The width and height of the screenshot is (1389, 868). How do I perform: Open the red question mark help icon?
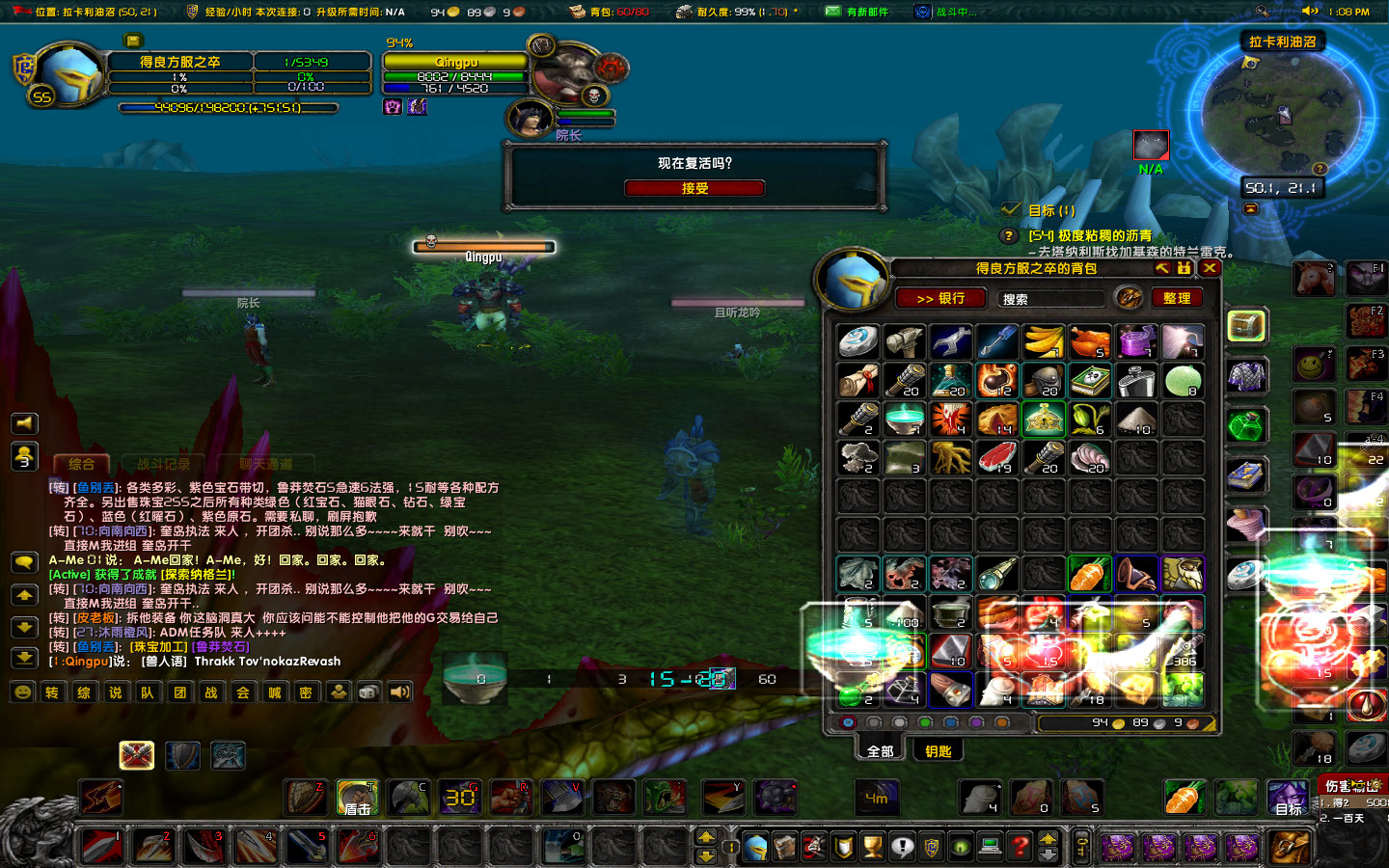1021,848
